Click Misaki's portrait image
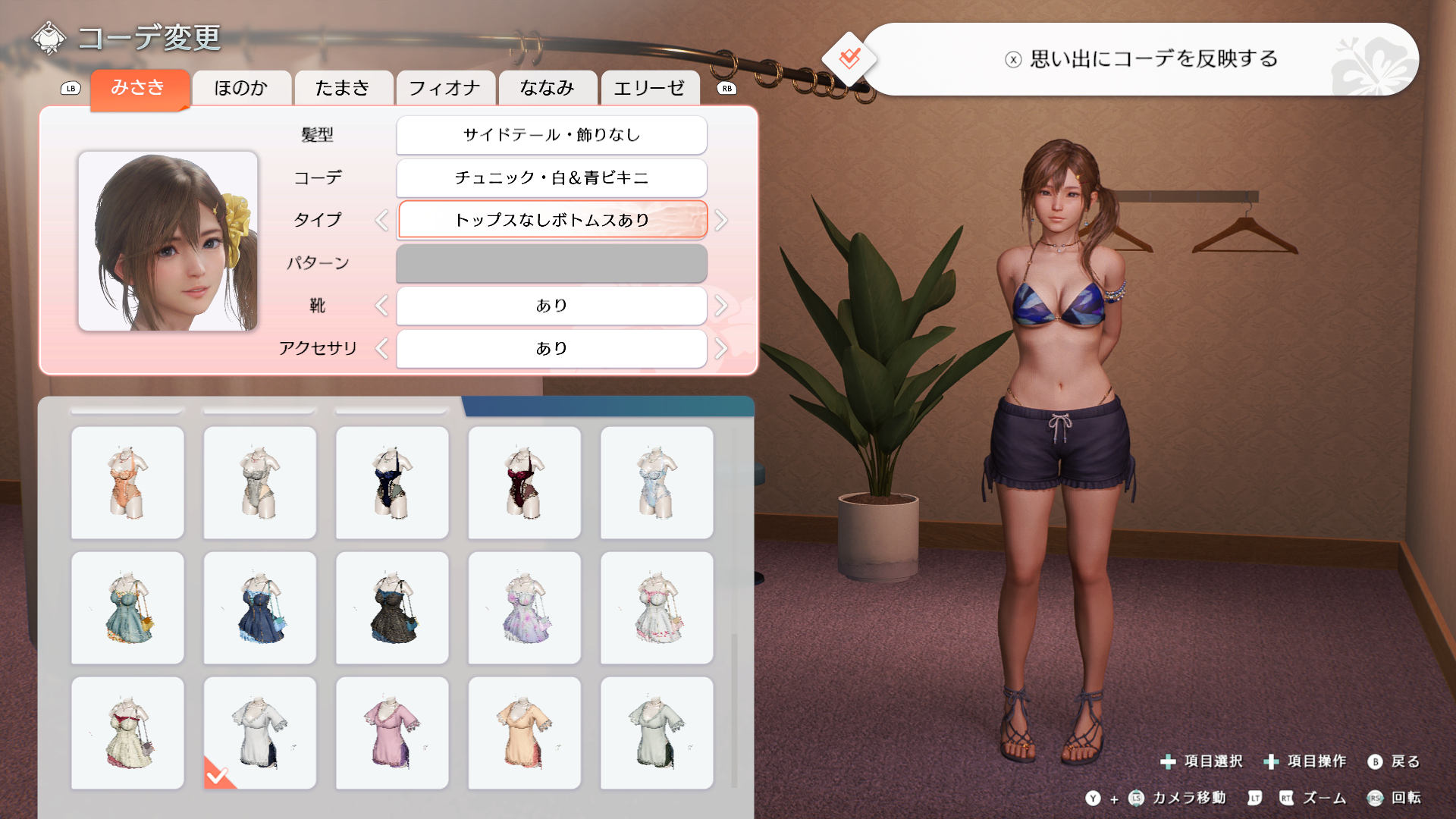Image resolution: width=1456 pixels, height=819 pixels. (x=168, y=241)
